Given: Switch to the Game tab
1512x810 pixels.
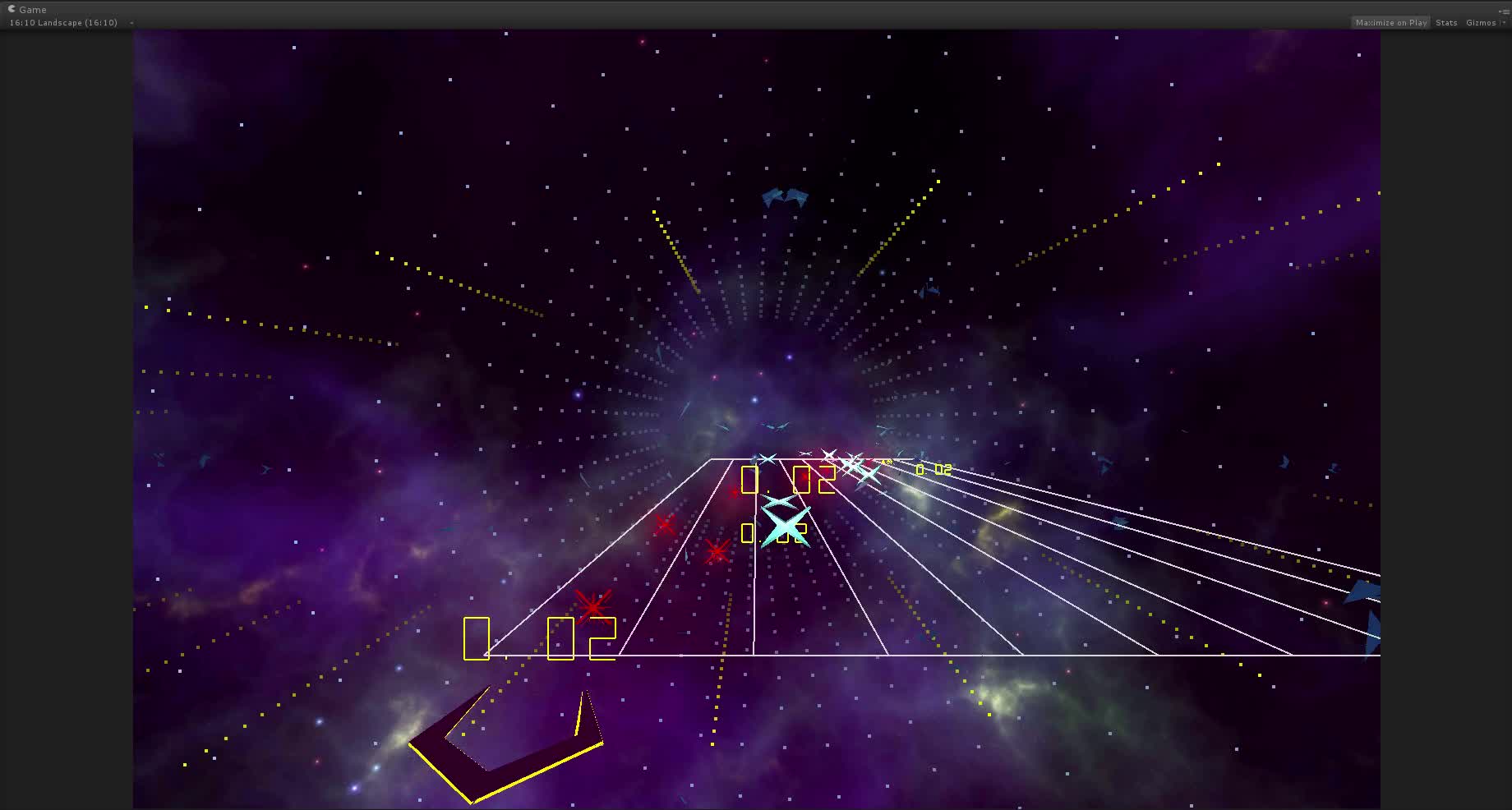Looking at the screenshot, I should click(x=31, y=9).
